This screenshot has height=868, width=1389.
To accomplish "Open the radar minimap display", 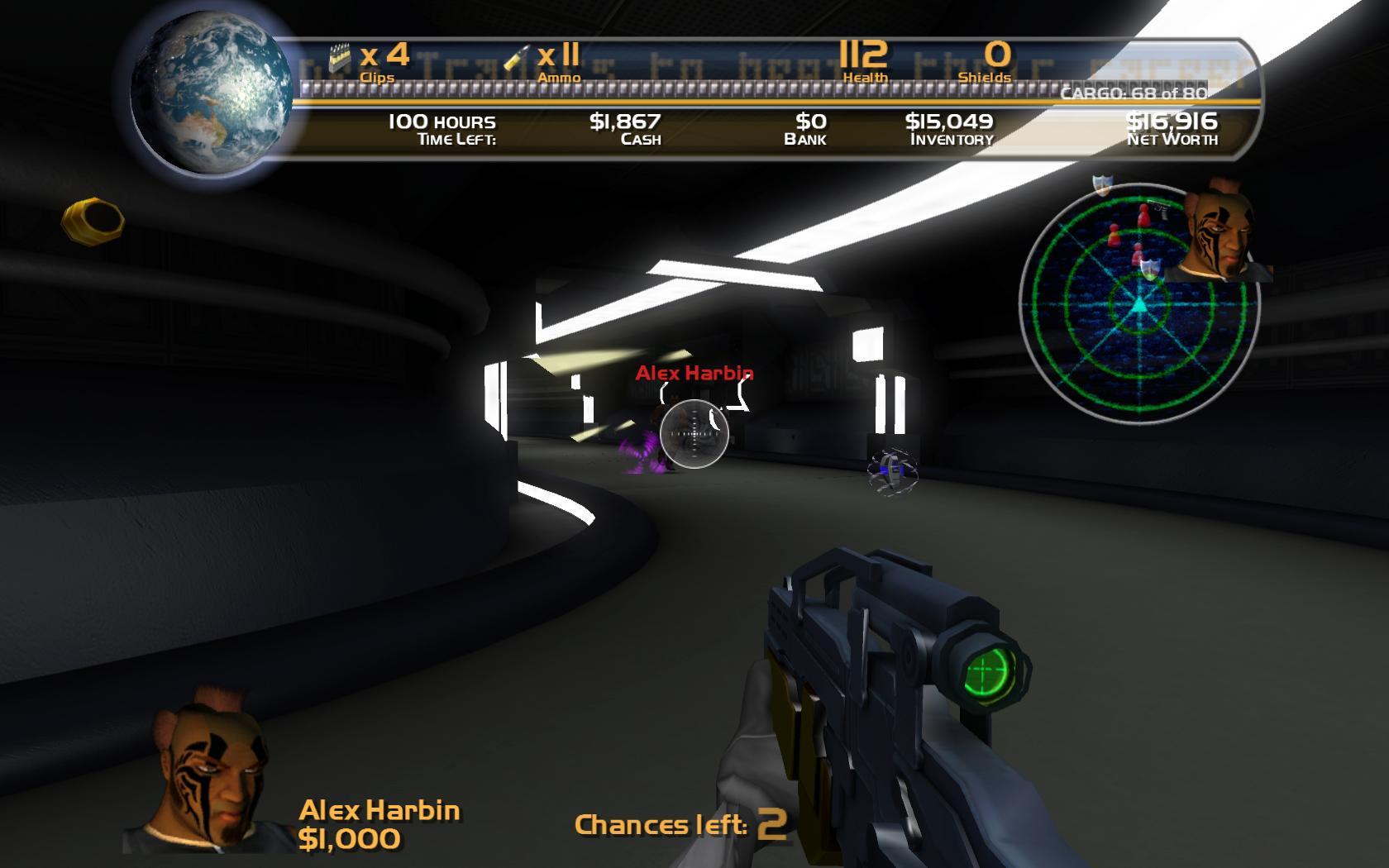I will [x=1141, y=306].
